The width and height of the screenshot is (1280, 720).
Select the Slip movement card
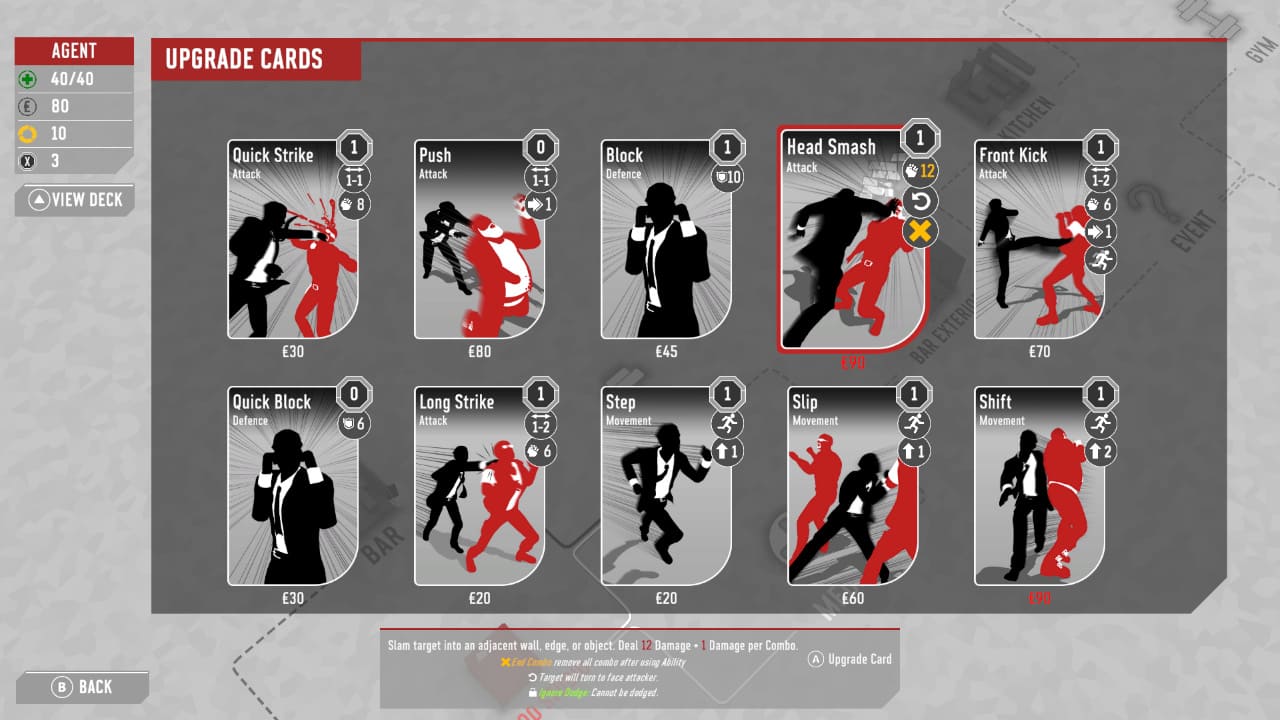[x=855, y=490]
